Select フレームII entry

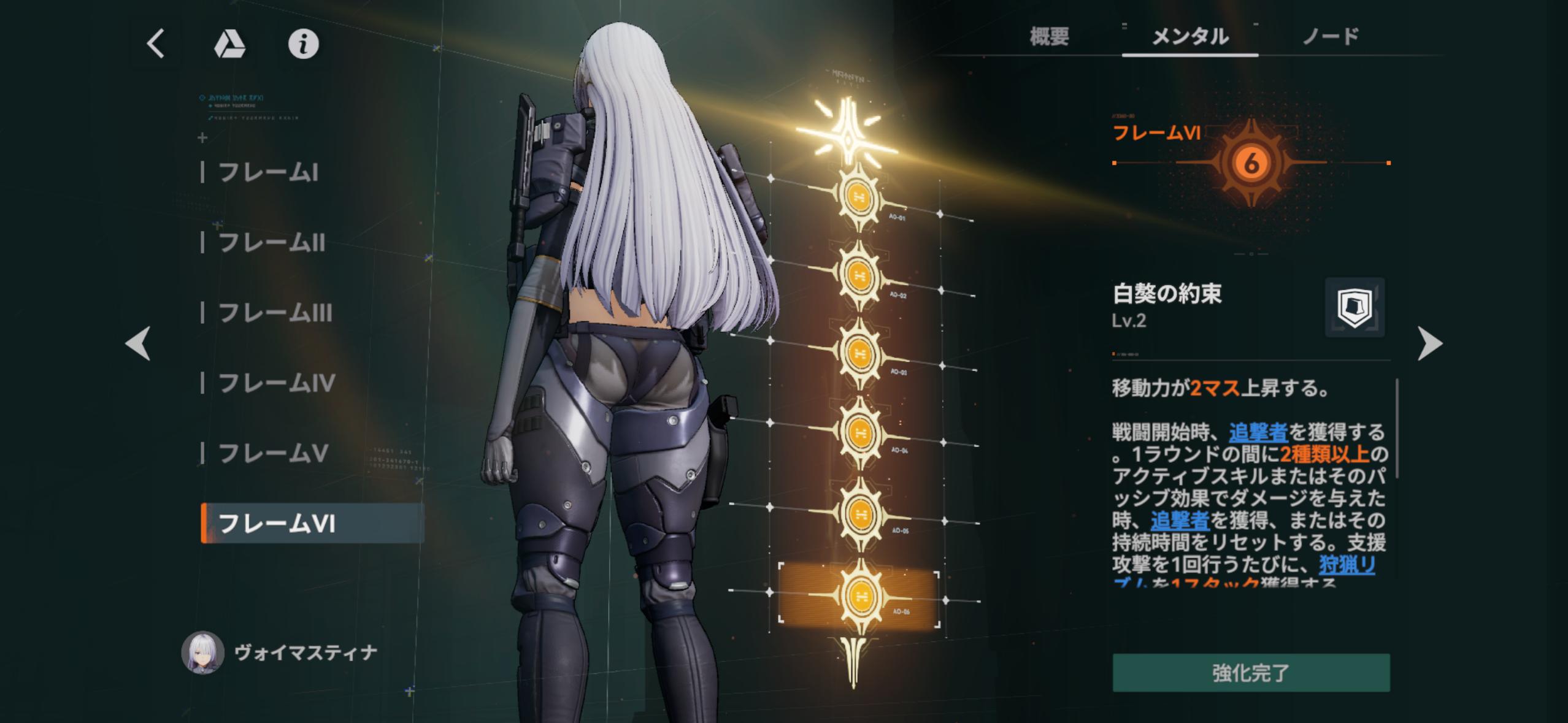click(x=272, y=243)
